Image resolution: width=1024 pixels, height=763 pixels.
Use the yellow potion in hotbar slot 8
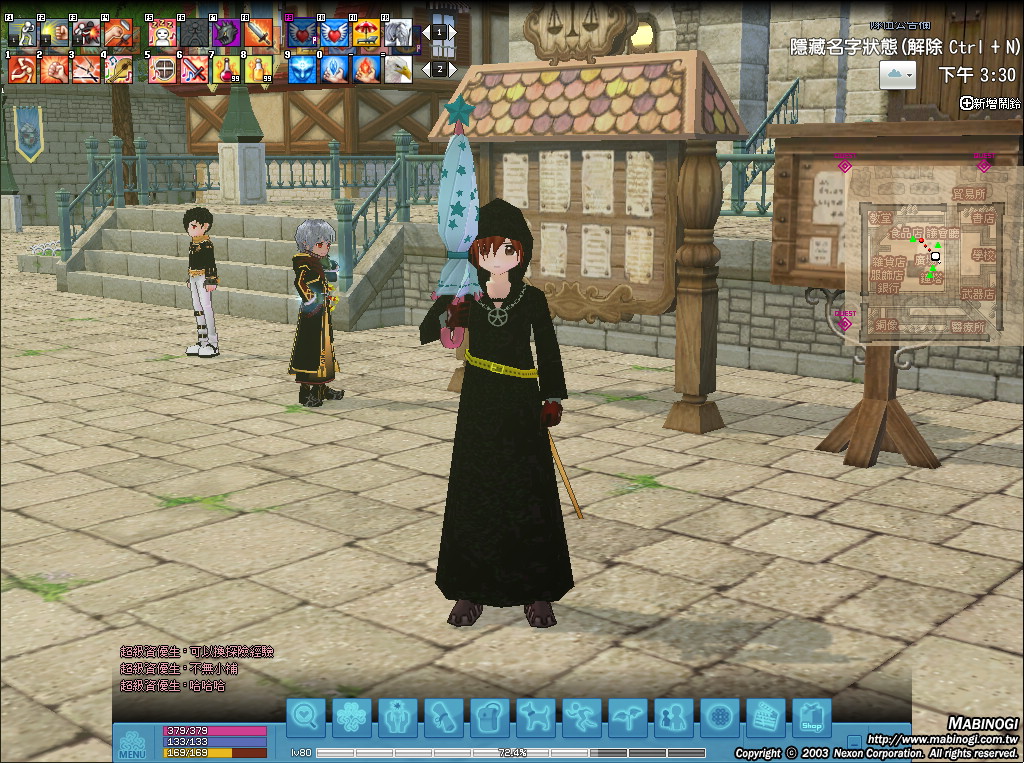tap(259, 69)
